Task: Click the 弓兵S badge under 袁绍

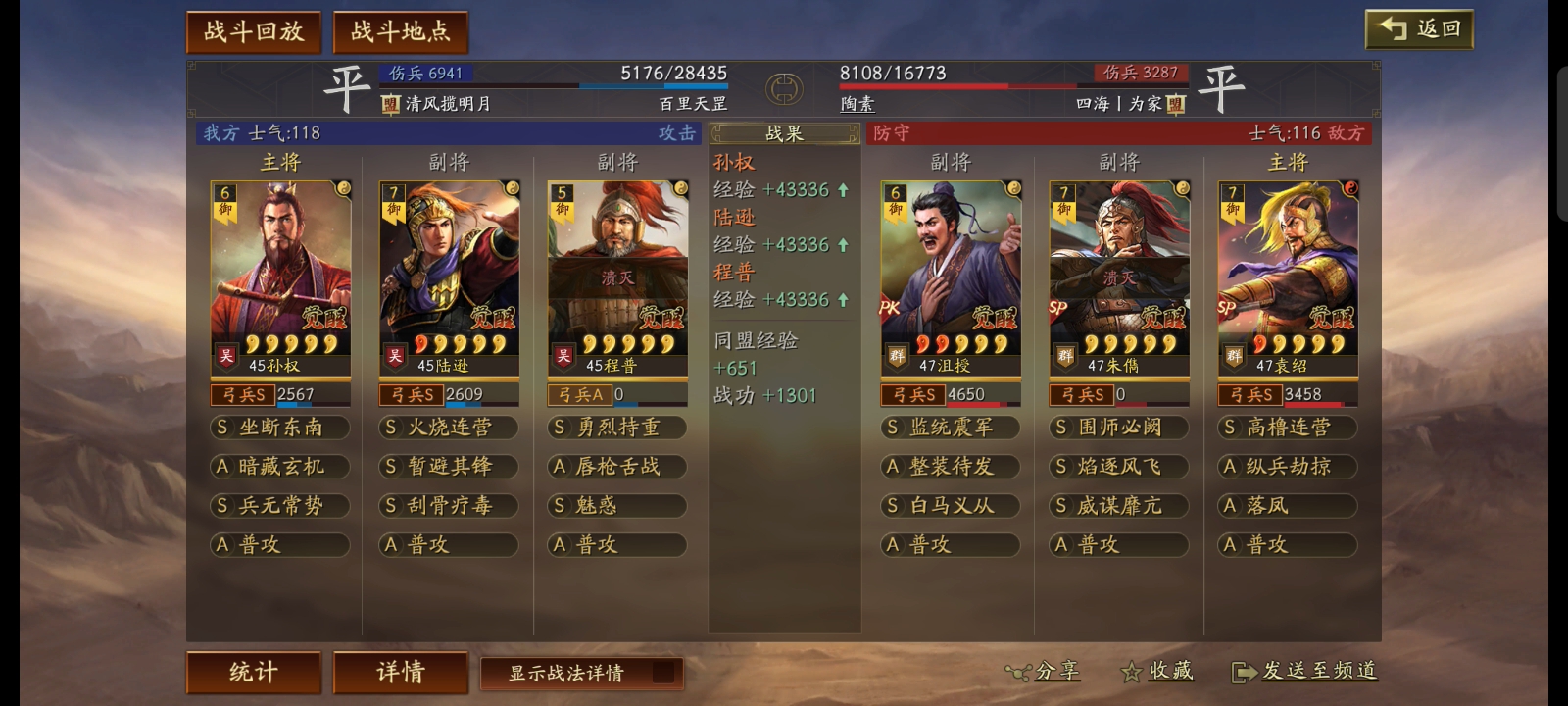Action: (x=1251, y=394)
